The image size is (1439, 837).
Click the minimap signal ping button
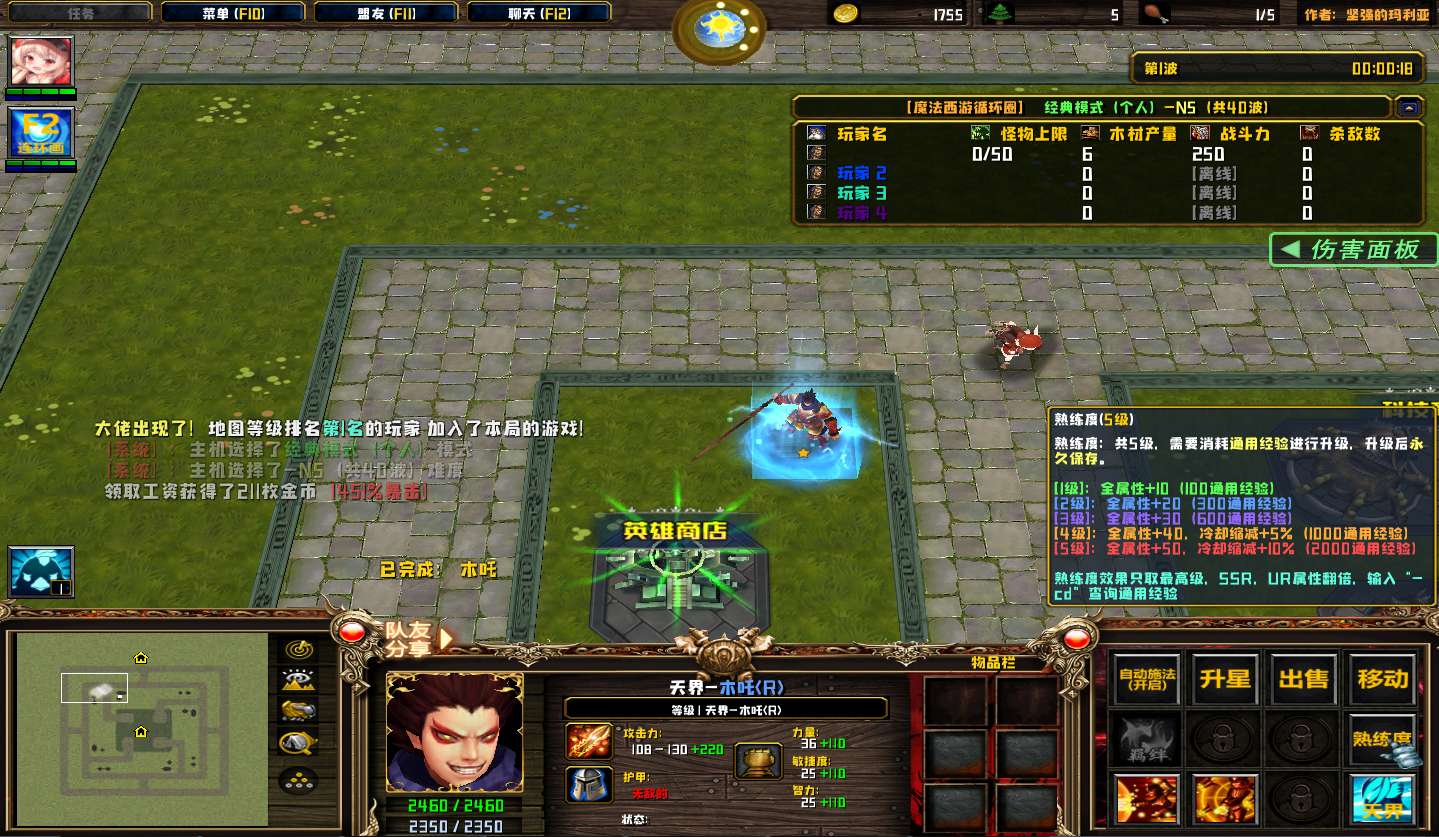(299, 649)
